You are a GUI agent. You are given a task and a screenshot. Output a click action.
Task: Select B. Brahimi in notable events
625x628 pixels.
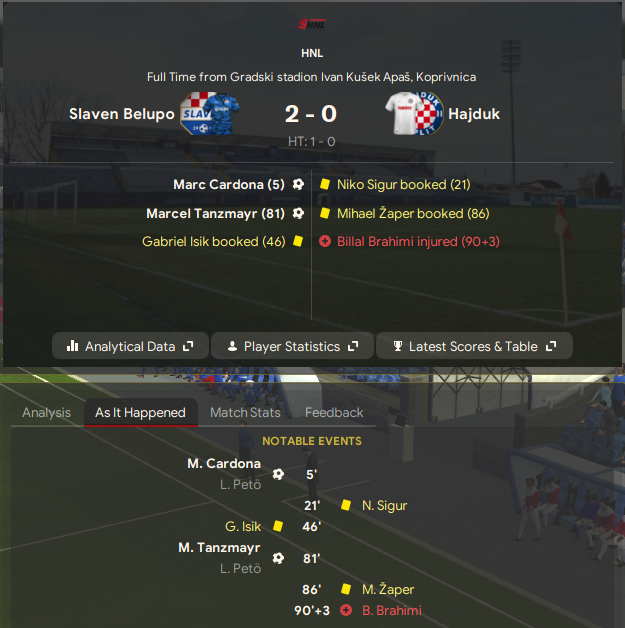point(392,611)
